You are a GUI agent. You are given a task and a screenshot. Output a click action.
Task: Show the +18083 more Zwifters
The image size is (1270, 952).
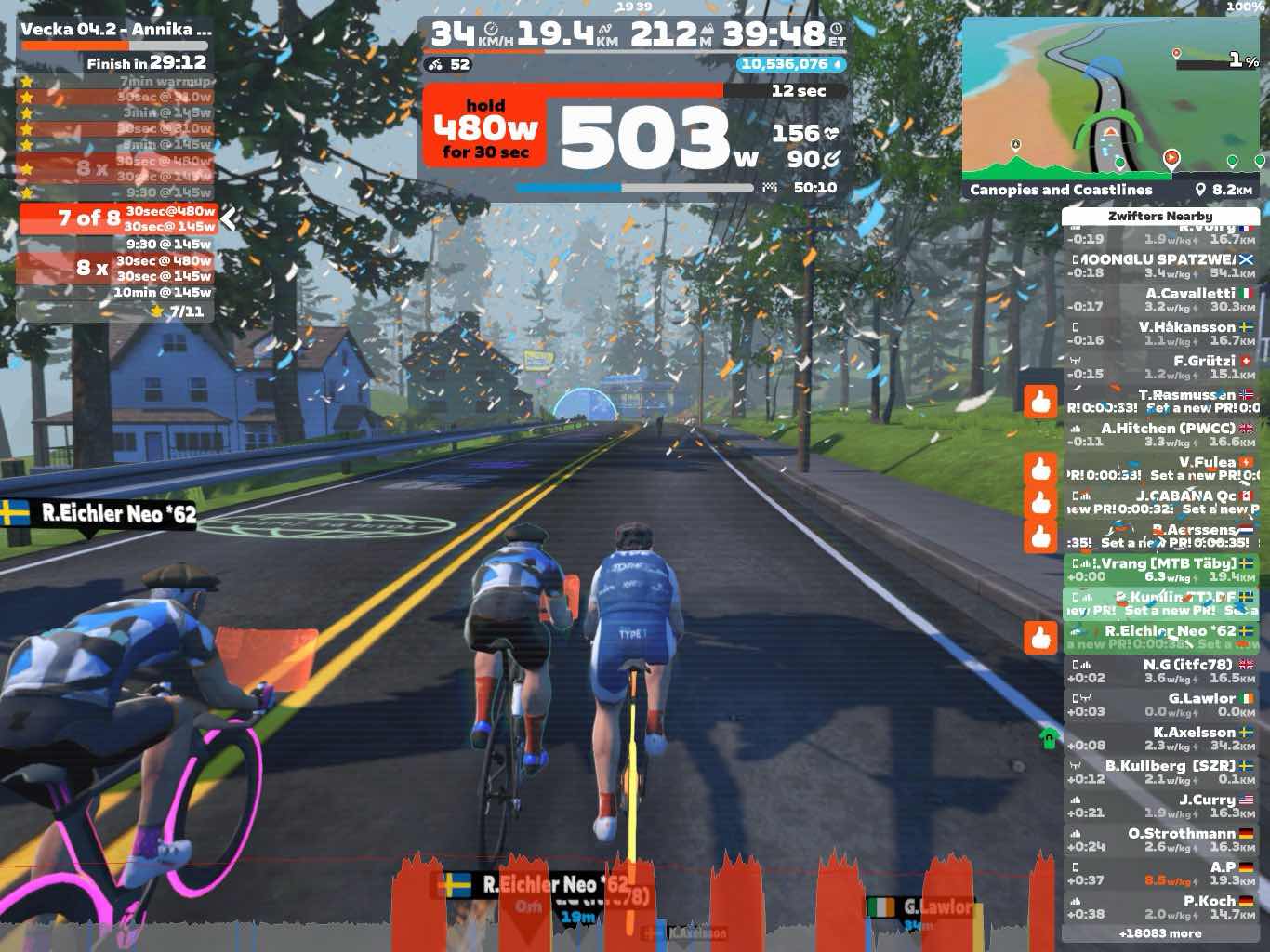(x=1160, y=933)
